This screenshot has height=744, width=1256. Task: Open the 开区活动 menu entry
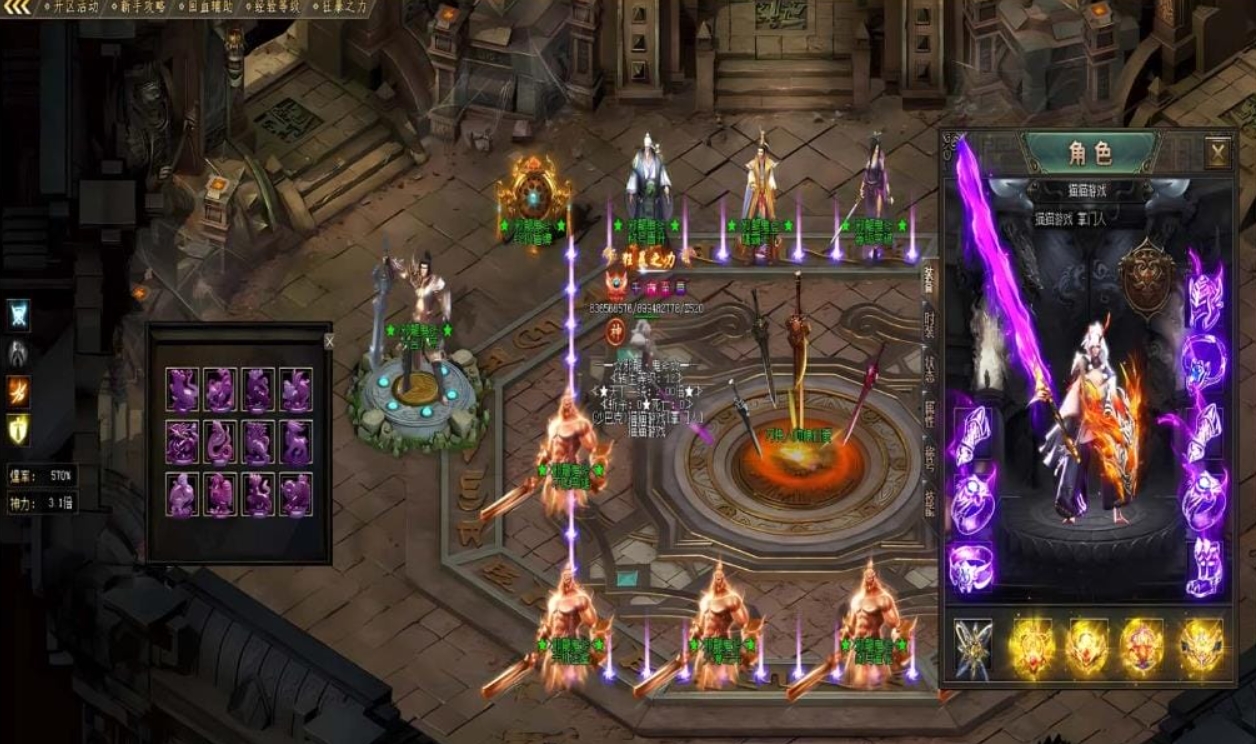point(73,7)
